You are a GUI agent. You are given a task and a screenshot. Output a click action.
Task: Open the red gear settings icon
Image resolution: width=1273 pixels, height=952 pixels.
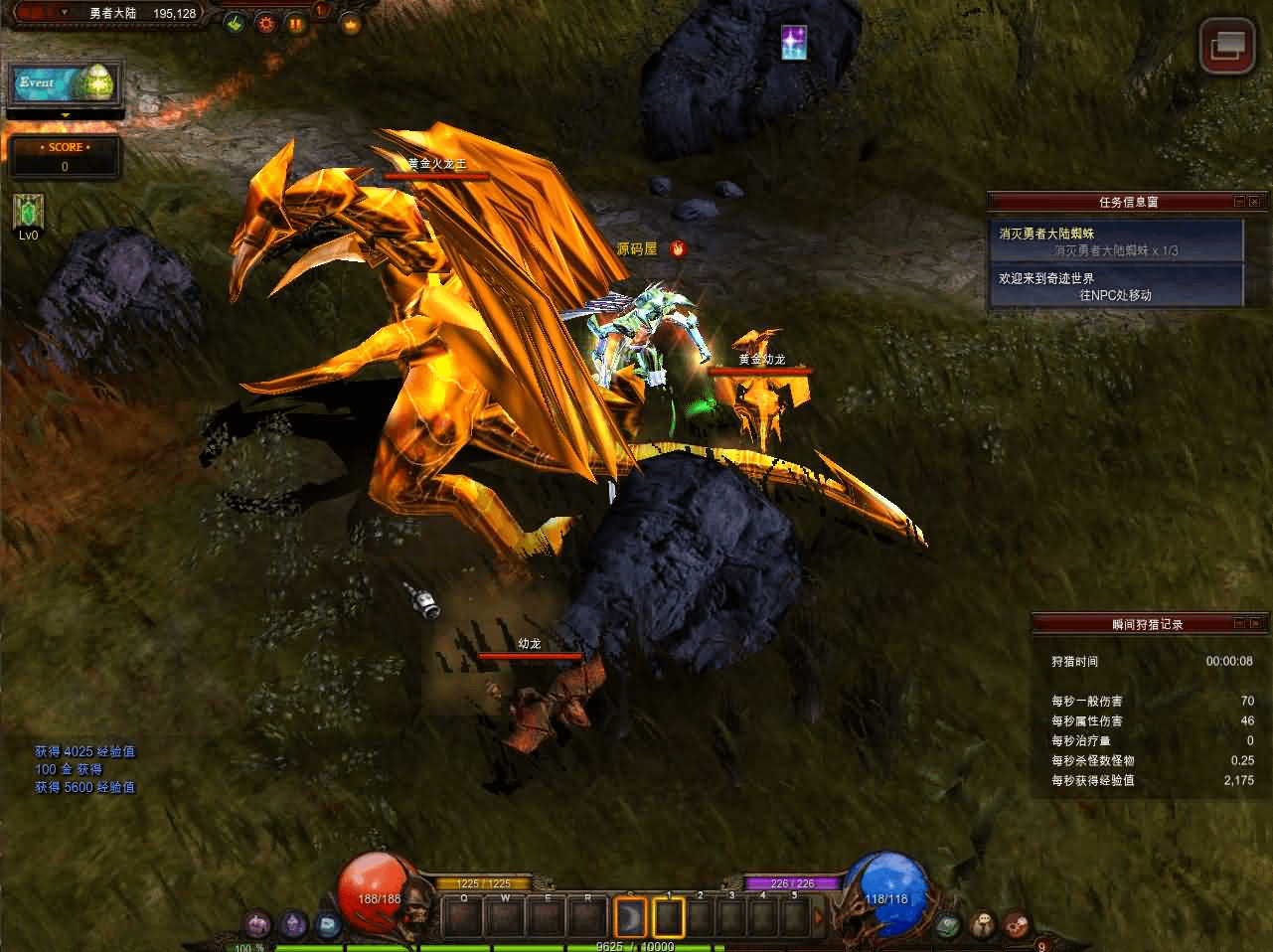(265, 22)
